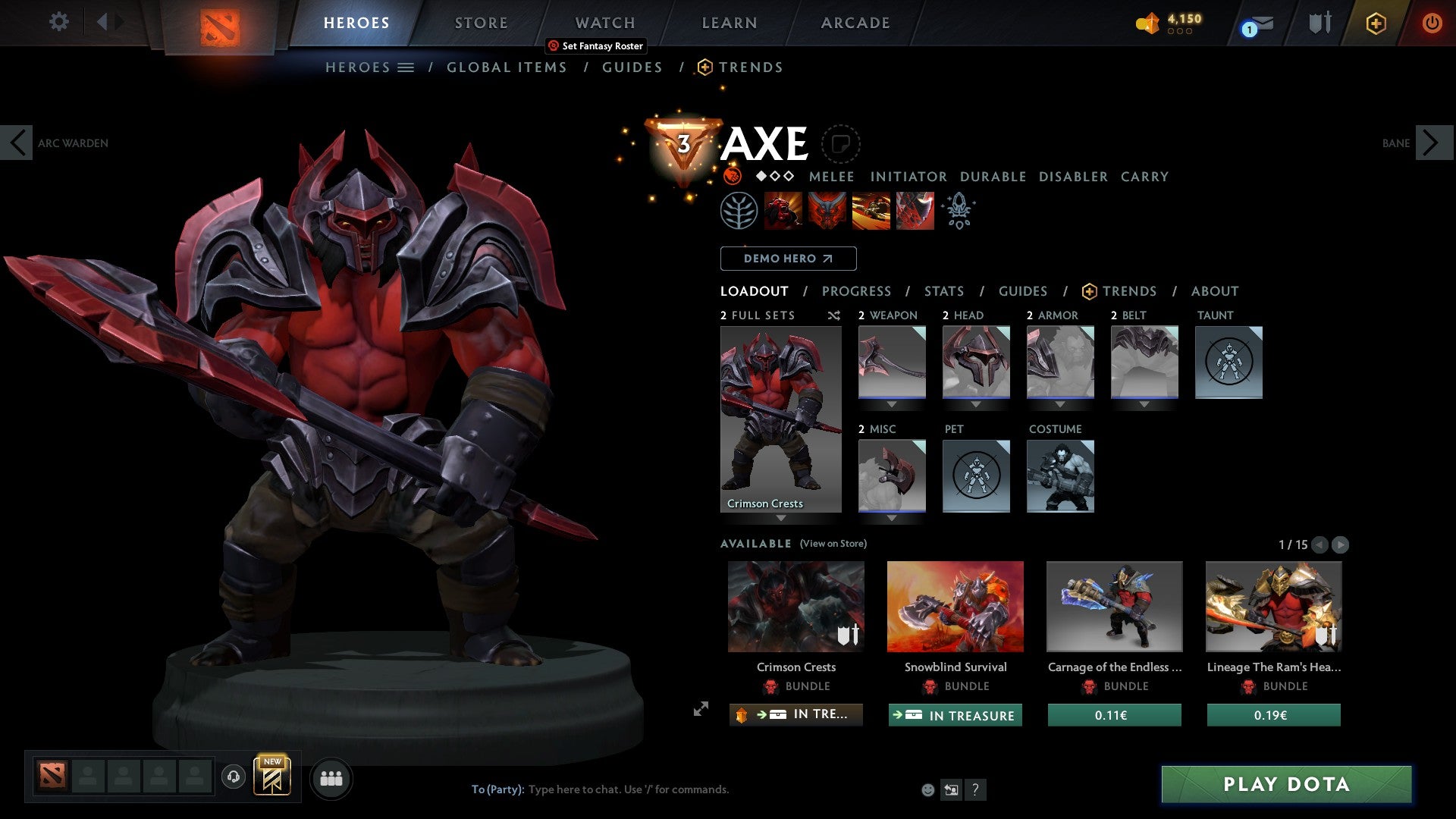Open the friends list people icon

click(331, 778)
